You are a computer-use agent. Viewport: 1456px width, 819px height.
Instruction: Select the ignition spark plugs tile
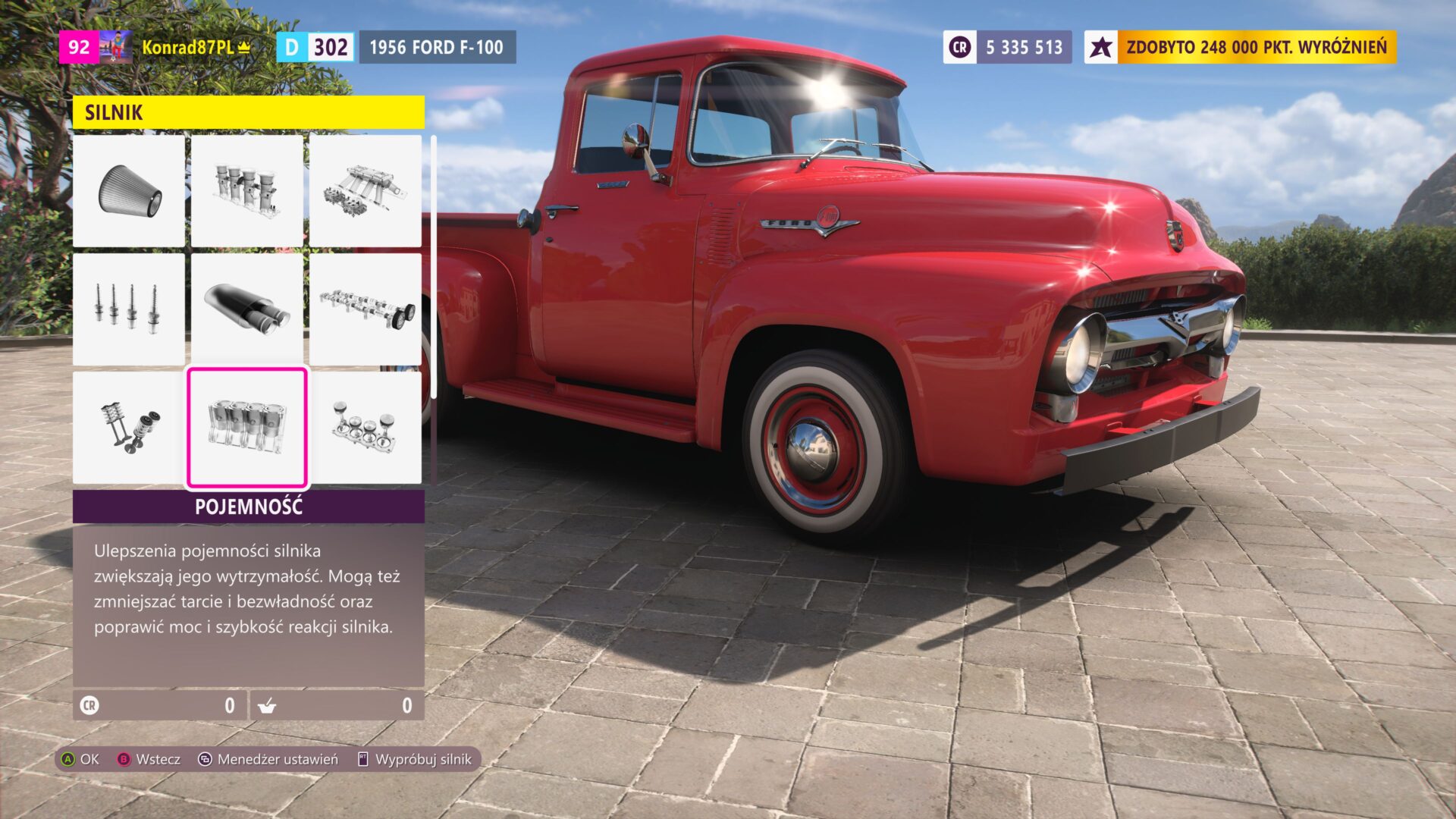(x=129, y=309)
